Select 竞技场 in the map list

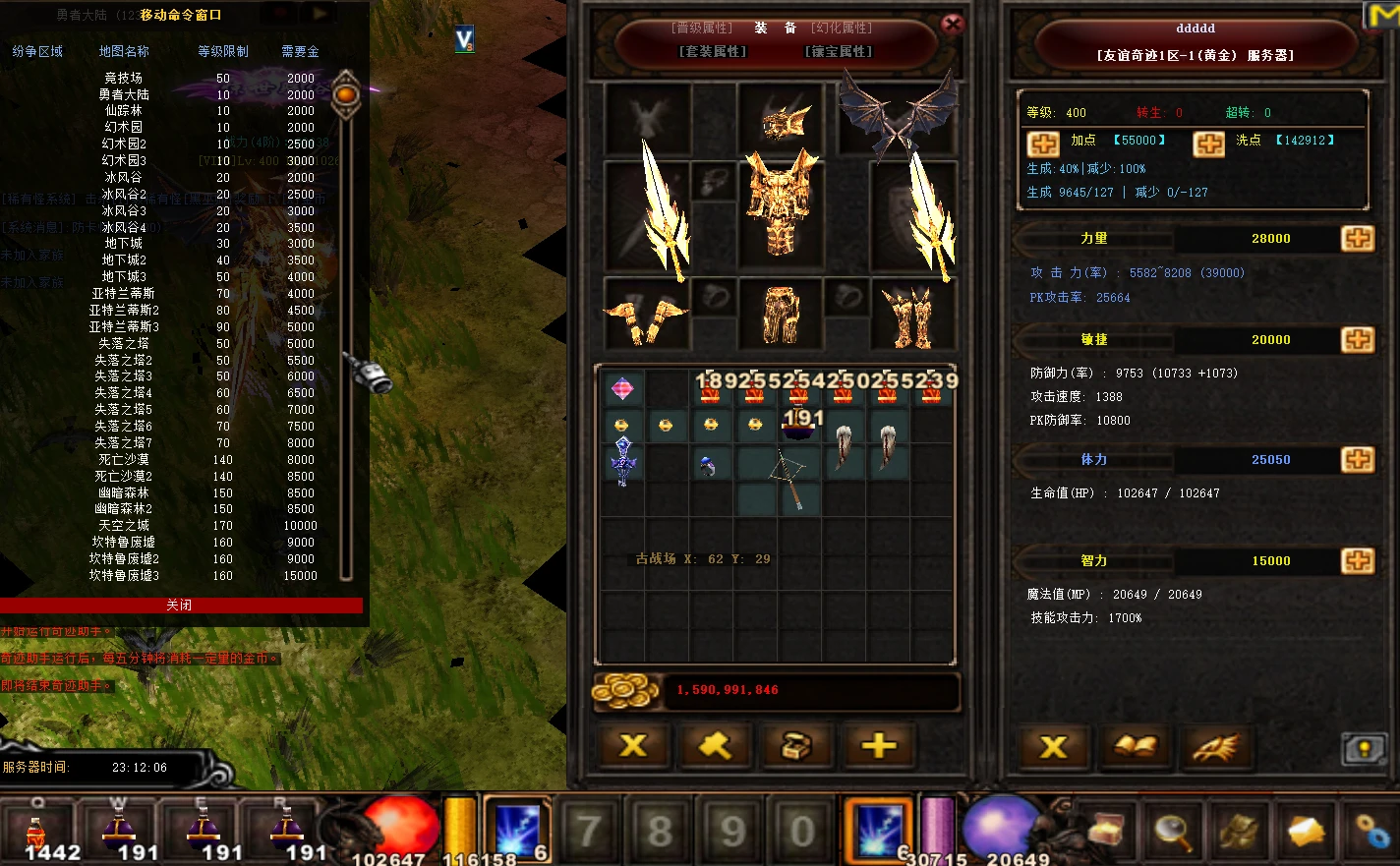pyautogui.click(x=124, y=78)
